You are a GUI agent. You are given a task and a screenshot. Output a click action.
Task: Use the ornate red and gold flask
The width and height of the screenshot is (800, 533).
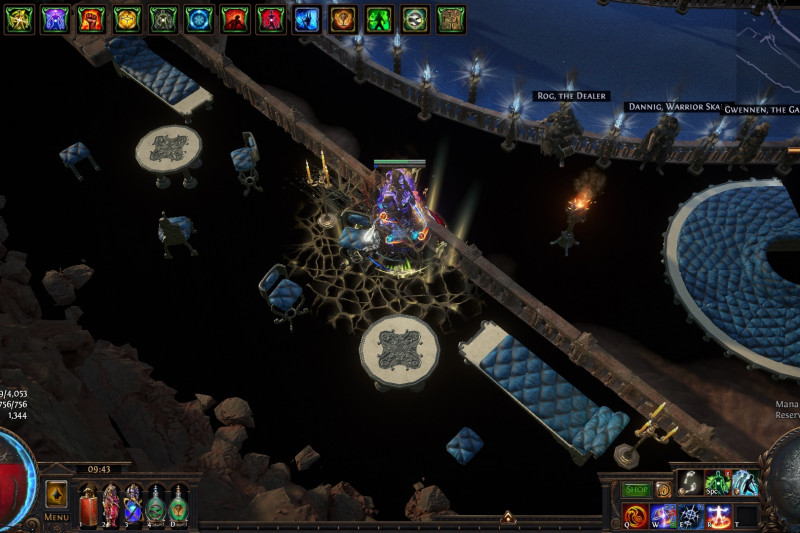[x=110, y=503]
